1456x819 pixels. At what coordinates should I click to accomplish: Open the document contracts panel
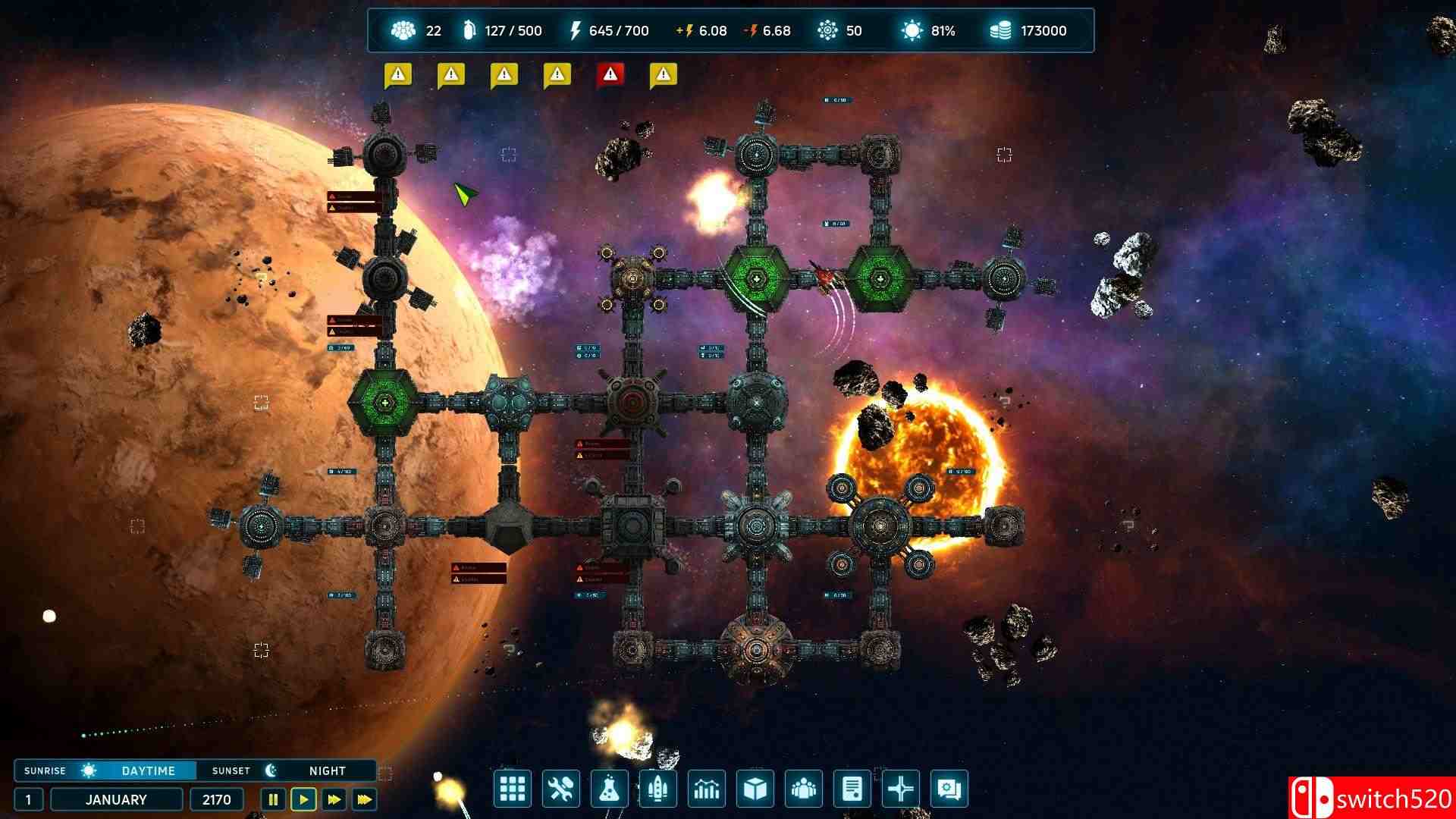(852, 789)
